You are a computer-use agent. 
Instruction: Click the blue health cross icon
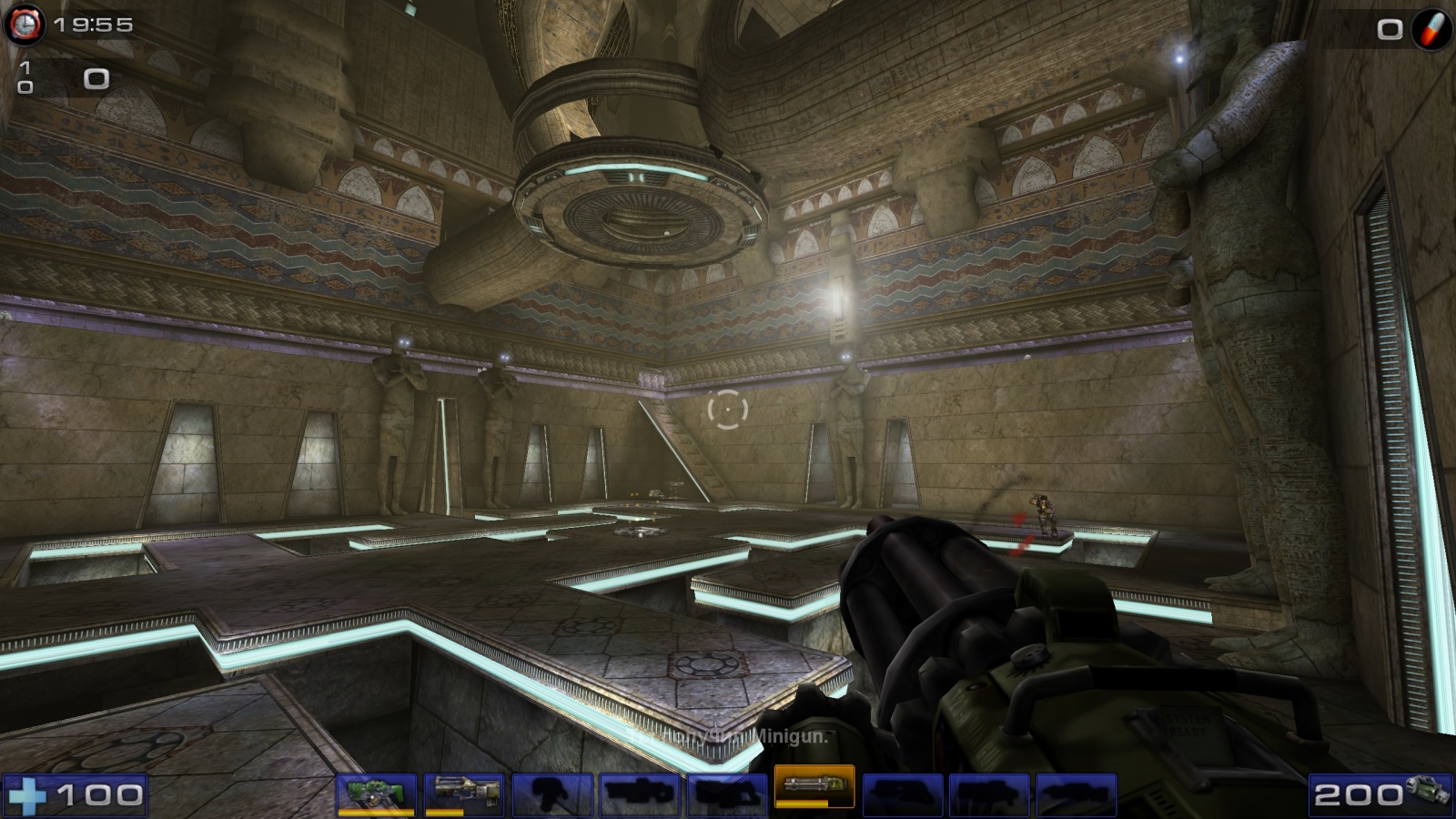click(x=27, y=796)
